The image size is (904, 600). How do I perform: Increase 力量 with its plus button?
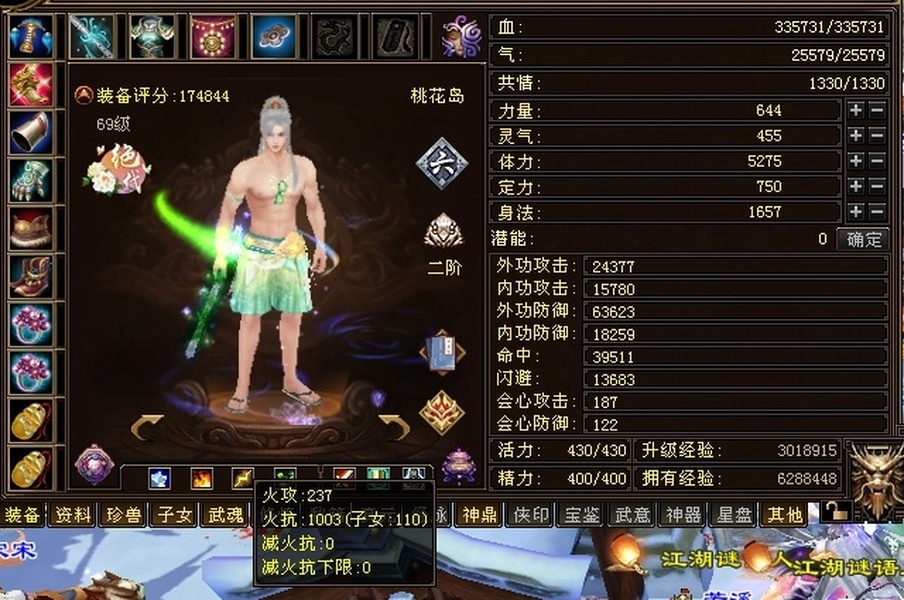[856, 110]
